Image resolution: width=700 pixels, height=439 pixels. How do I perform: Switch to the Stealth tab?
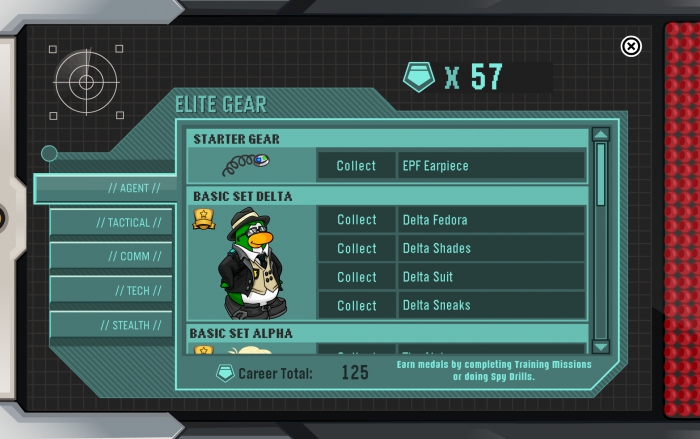[112, 325]
